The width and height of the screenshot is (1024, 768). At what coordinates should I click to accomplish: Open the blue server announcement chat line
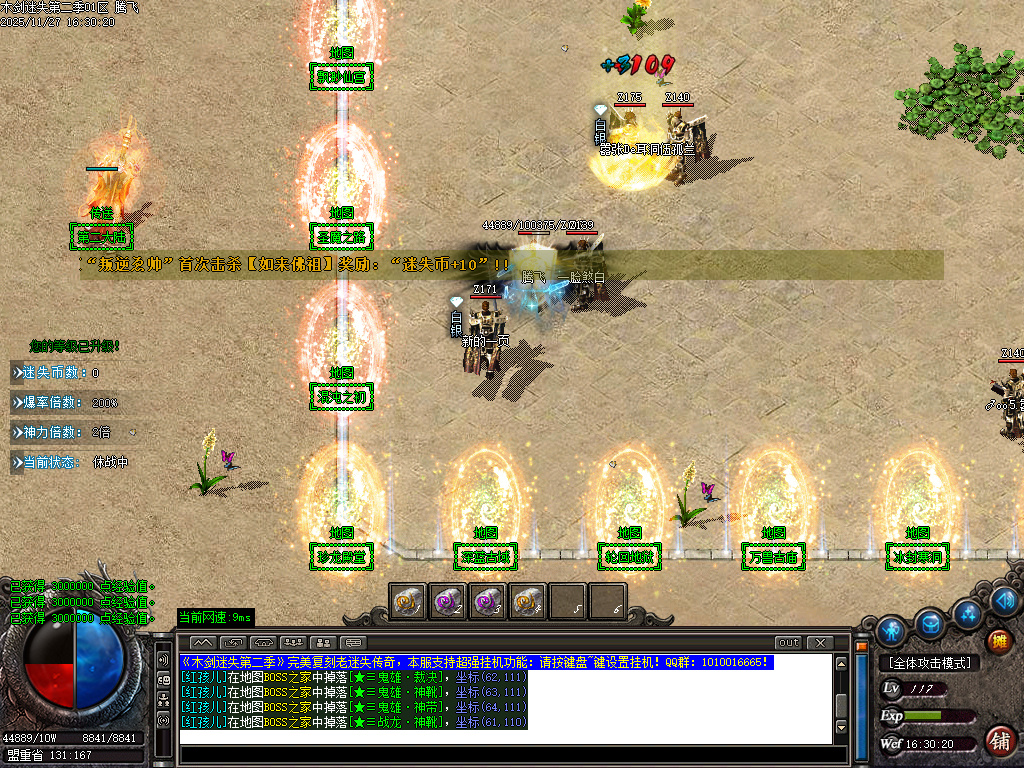point(476,662)
